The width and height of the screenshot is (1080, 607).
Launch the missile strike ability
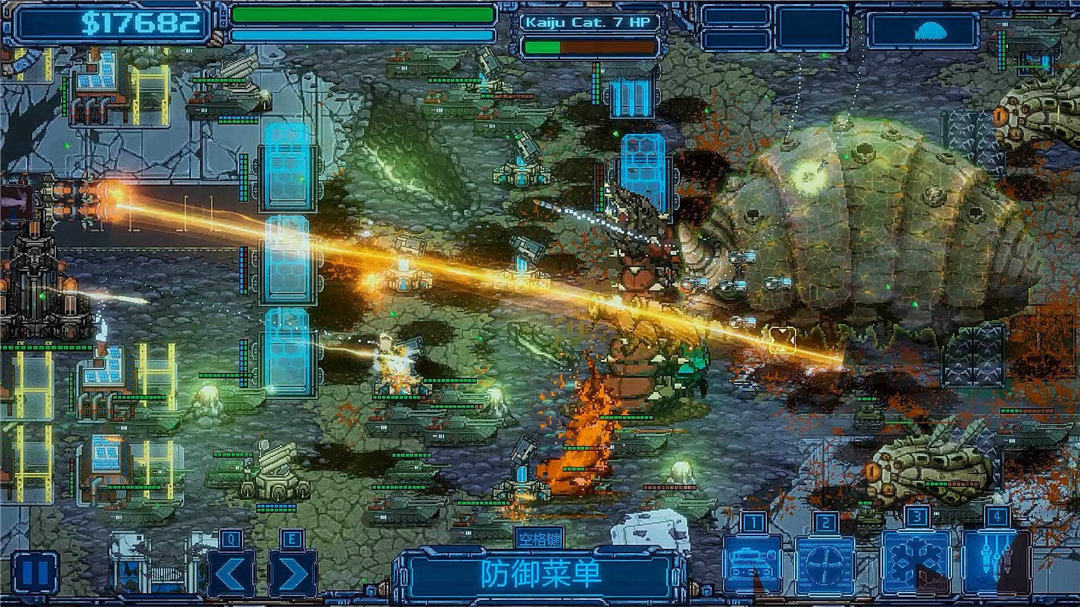(995, 565)
